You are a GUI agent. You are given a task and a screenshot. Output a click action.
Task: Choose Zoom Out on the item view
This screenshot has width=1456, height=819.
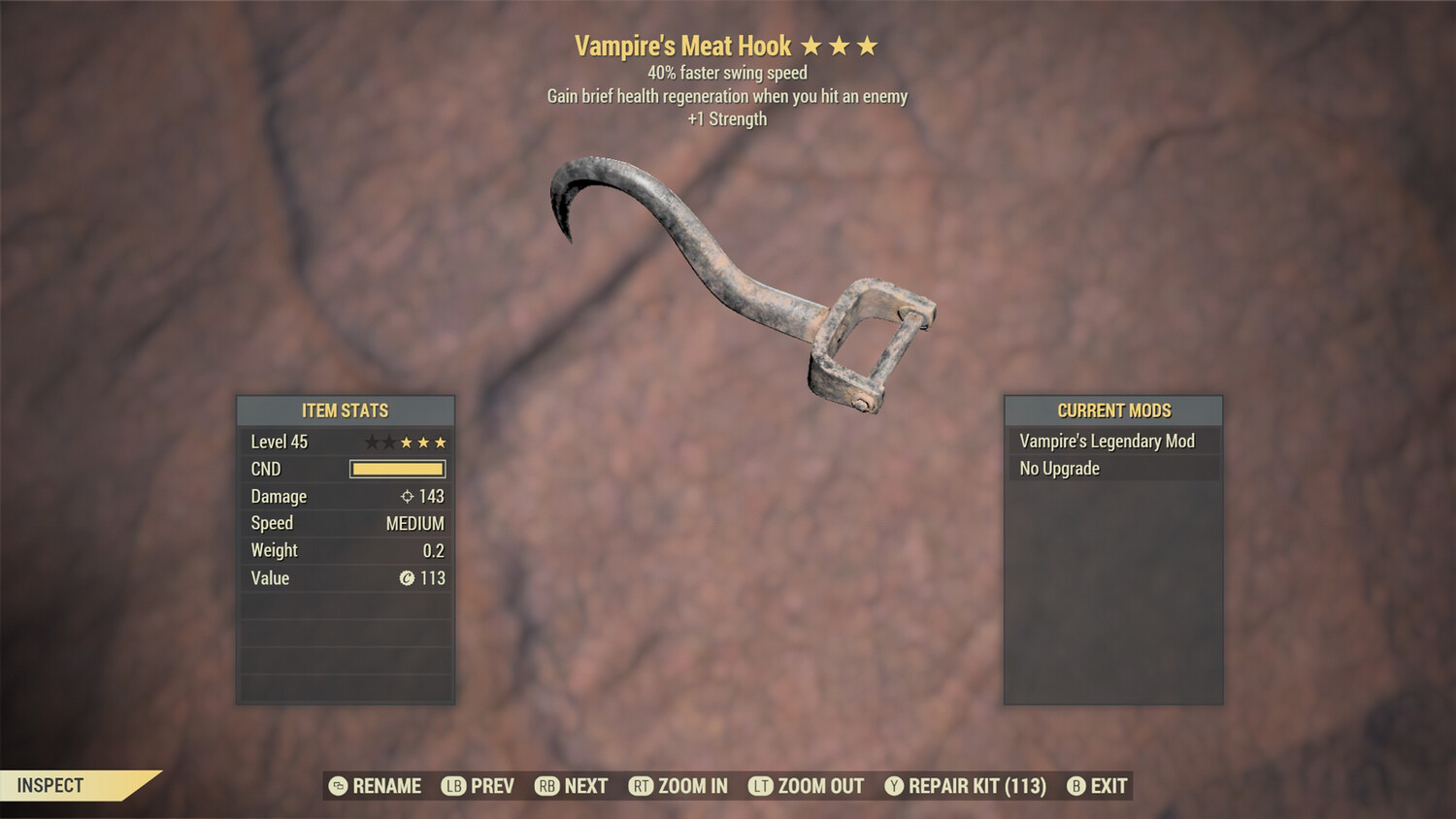(x=807, y=786)
